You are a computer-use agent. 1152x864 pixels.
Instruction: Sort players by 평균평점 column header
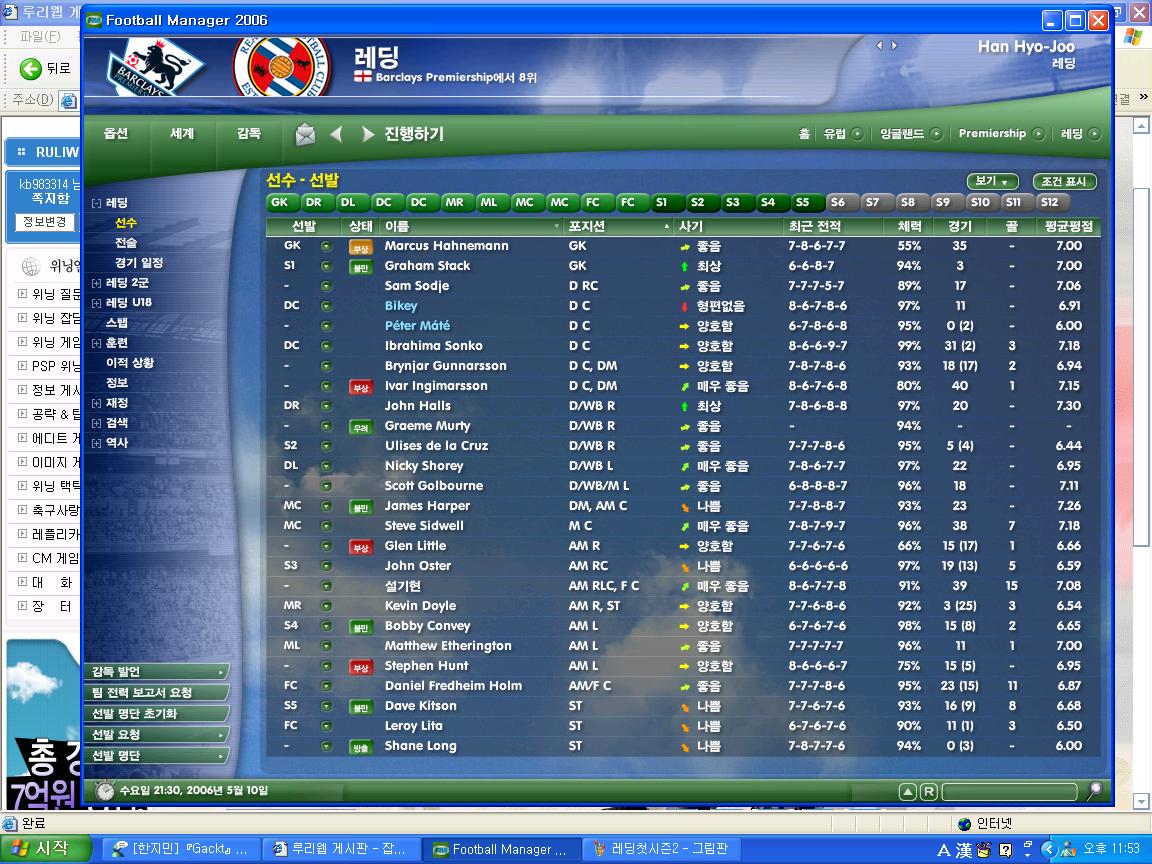(1068, 227)
